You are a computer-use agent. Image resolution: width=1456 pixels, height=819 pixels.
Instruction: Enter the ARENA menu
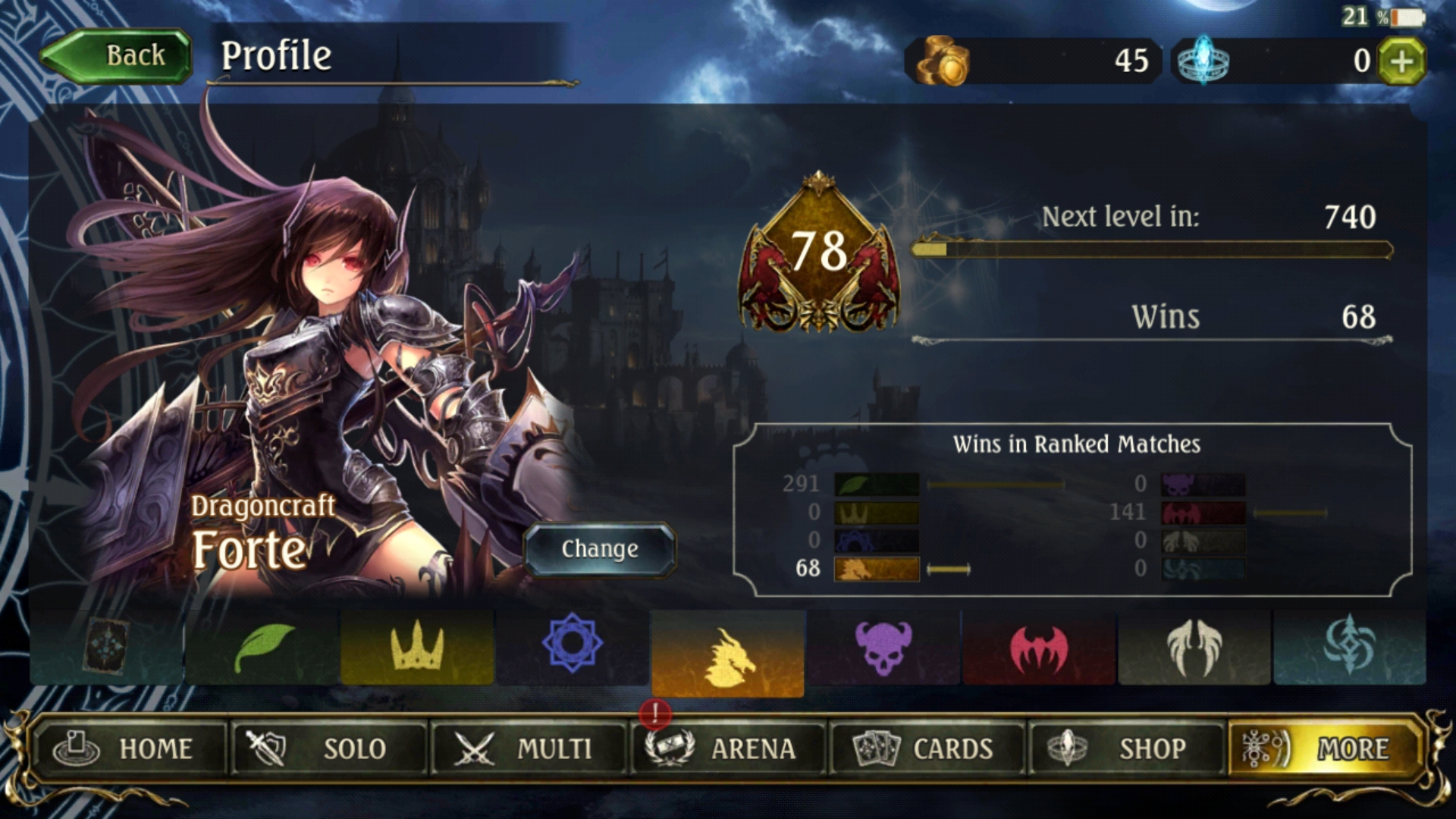click(728, 748)
